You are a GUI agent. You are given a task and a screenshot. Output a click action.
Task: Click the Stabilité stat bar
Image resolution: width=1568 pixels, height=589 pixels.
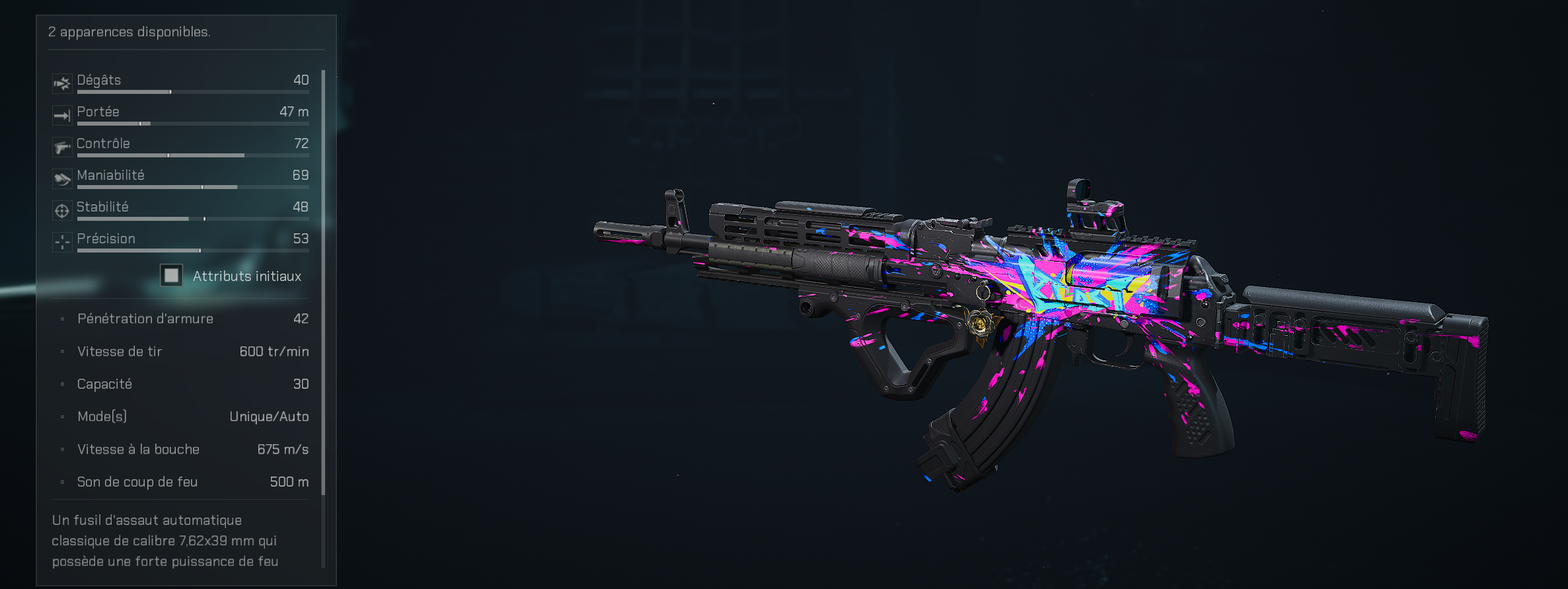[x=192, y=219]
